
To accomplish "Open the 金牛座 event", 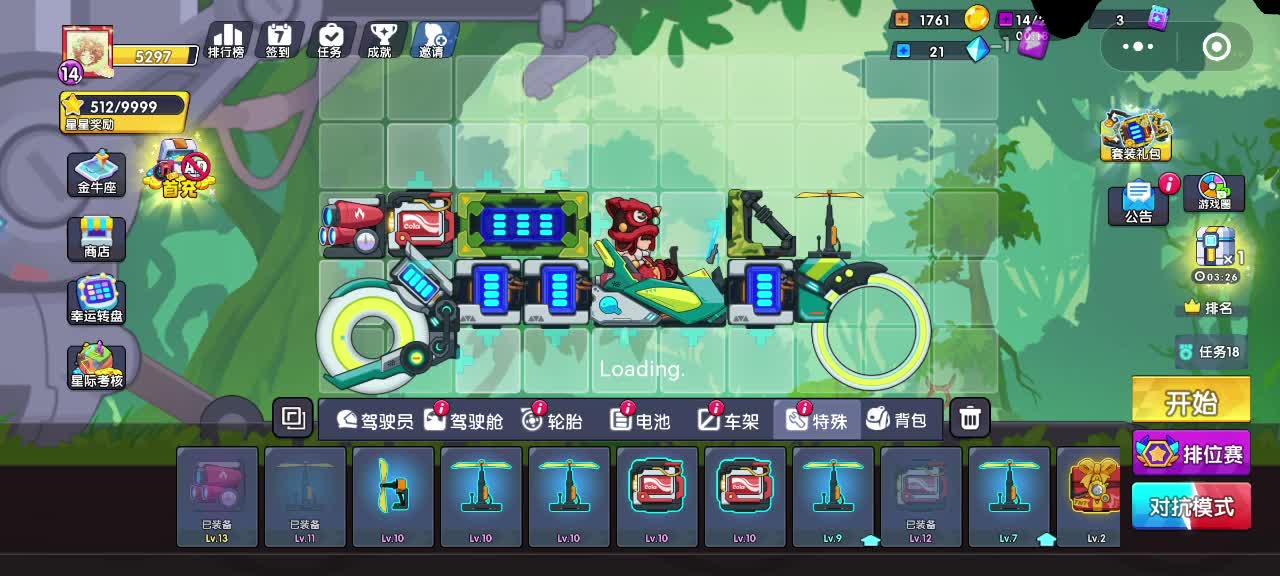I will coord(97,174).
